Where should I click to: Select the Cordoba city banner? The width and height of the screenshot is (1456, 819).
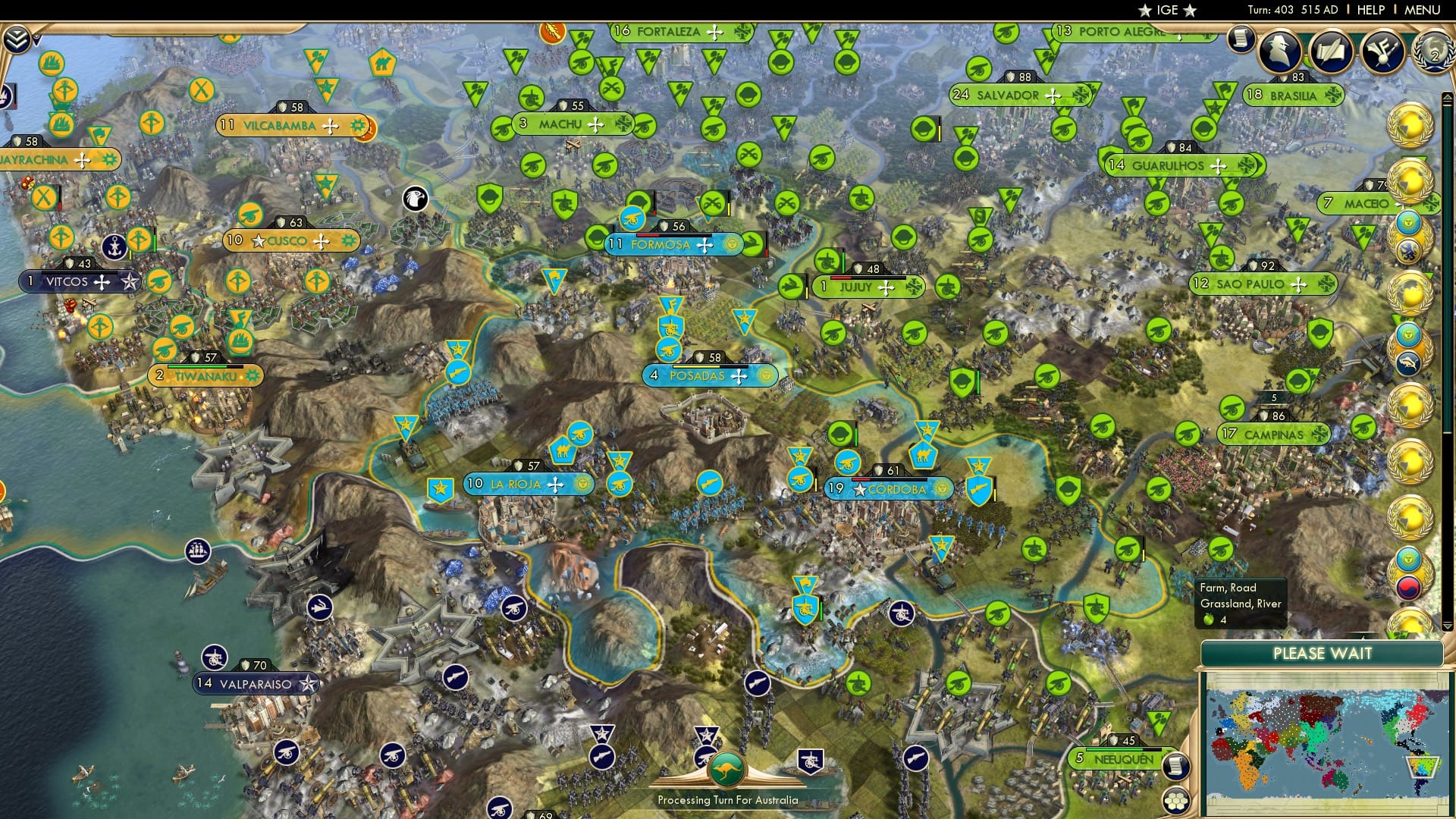coord(891,489)
